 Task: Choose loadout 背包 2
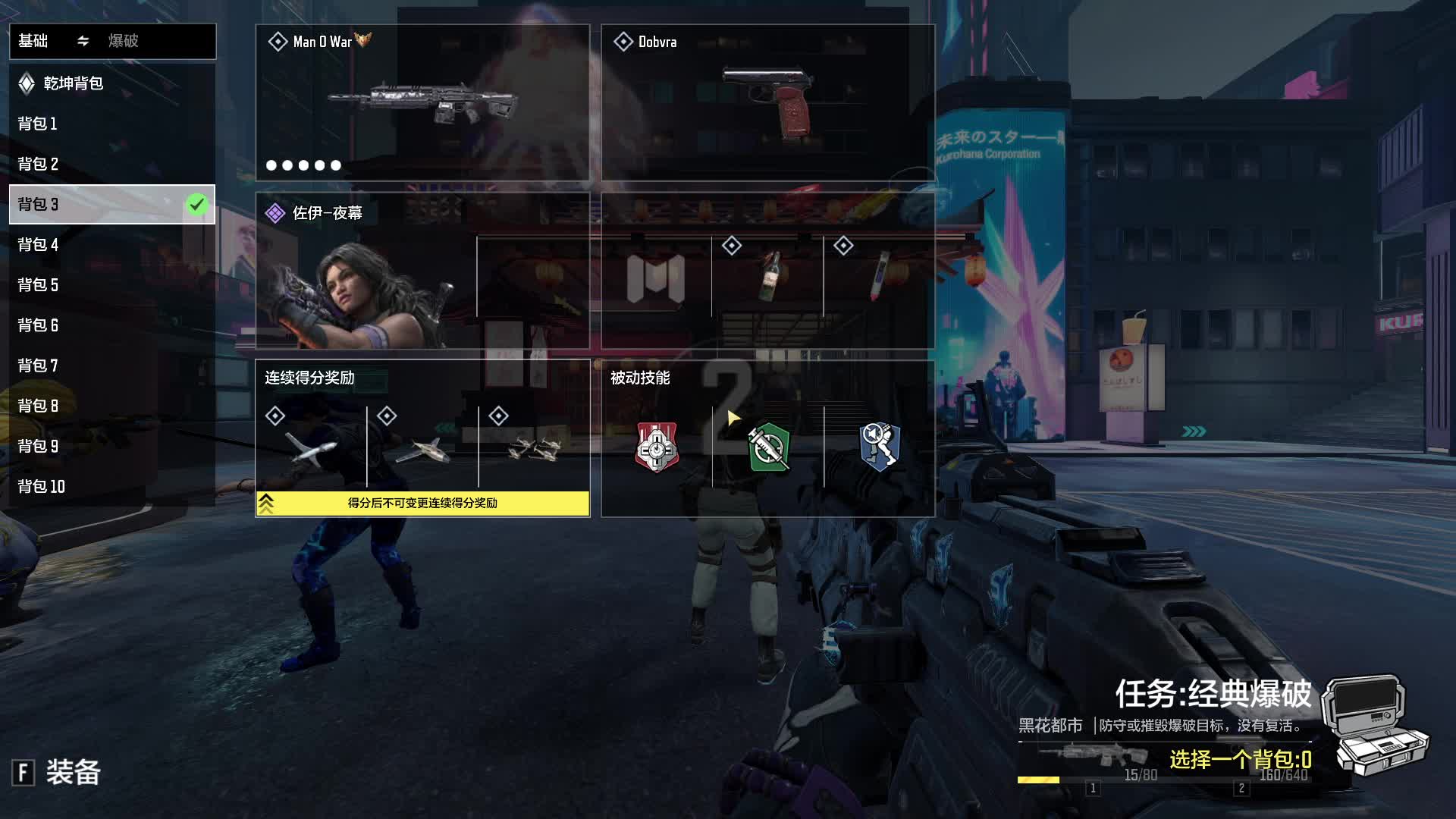coord(38,164)
